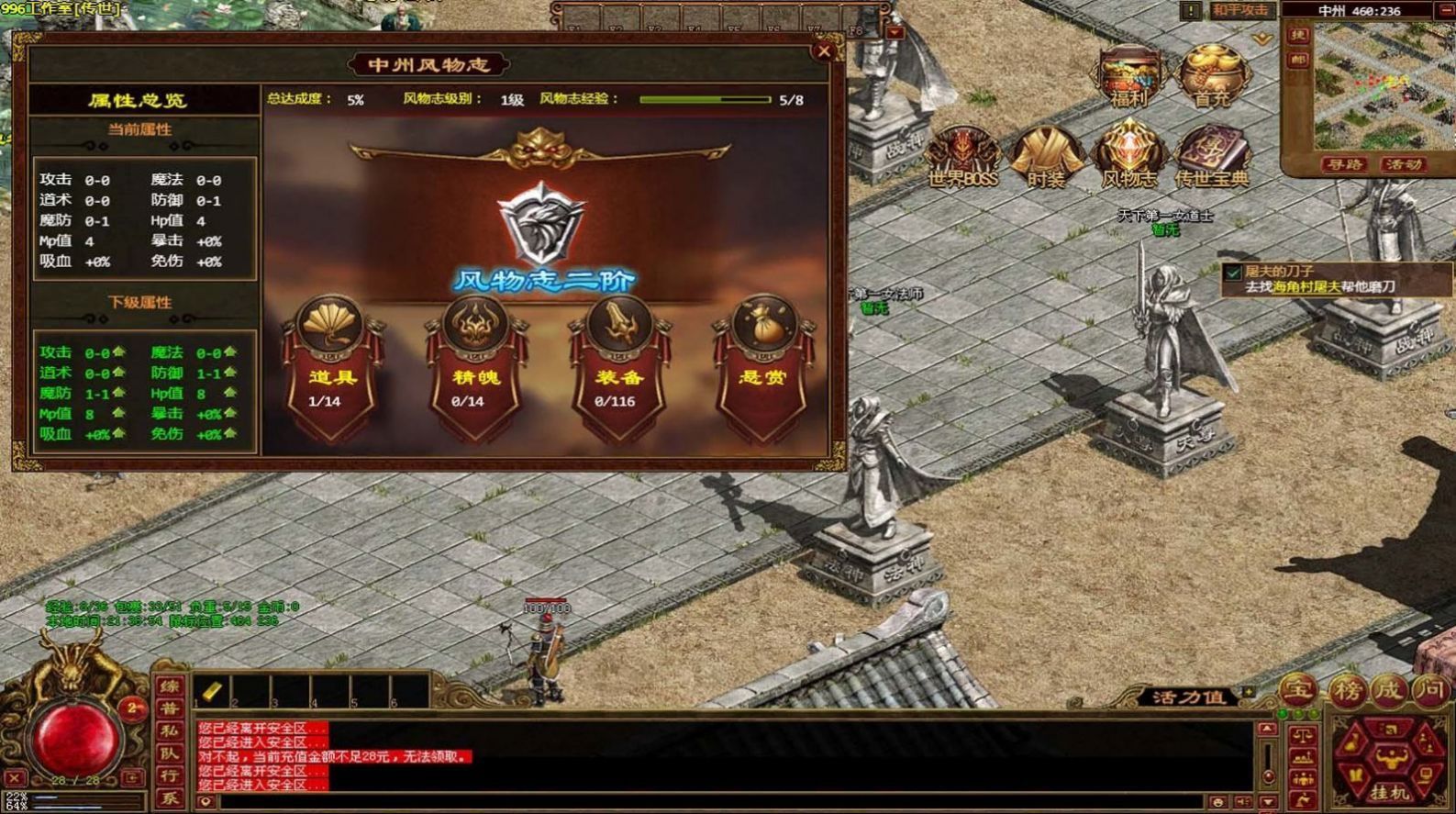Open the 世界BOSS icon
The width and height of the screenshot is (1456, 814).
pos(961,156)
